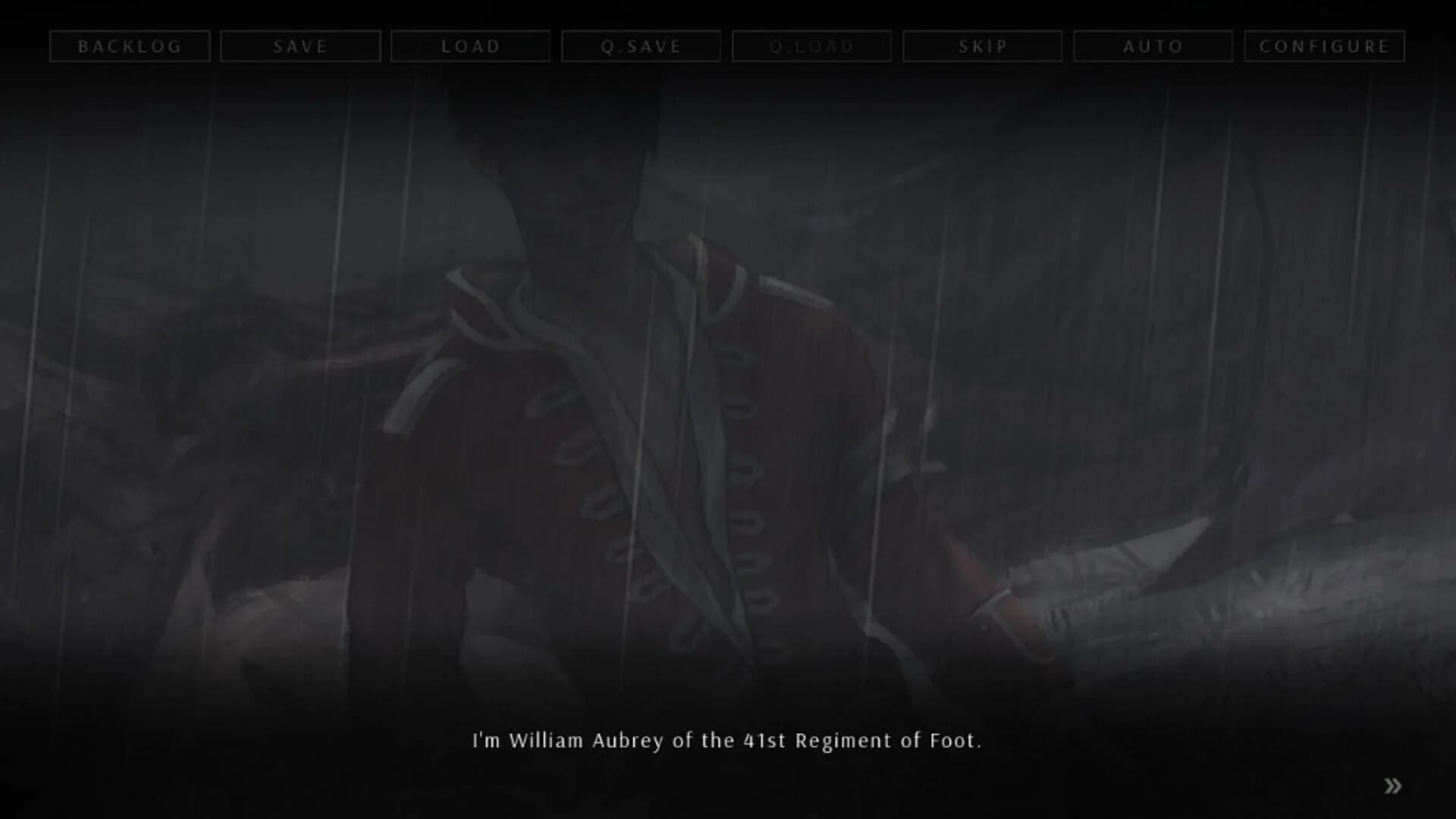
Task: Select the SKIP mode control
Action: [x=982, y=45]
